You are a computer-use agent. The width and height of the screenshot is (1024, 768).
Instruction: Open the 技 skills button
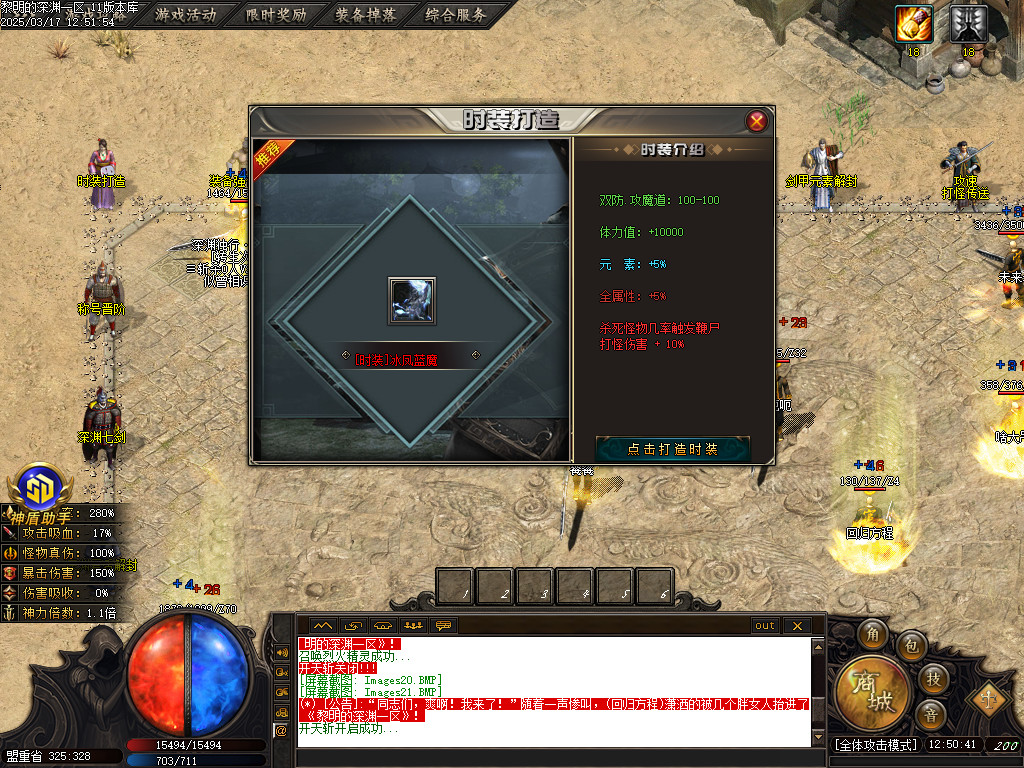[932, 678]
